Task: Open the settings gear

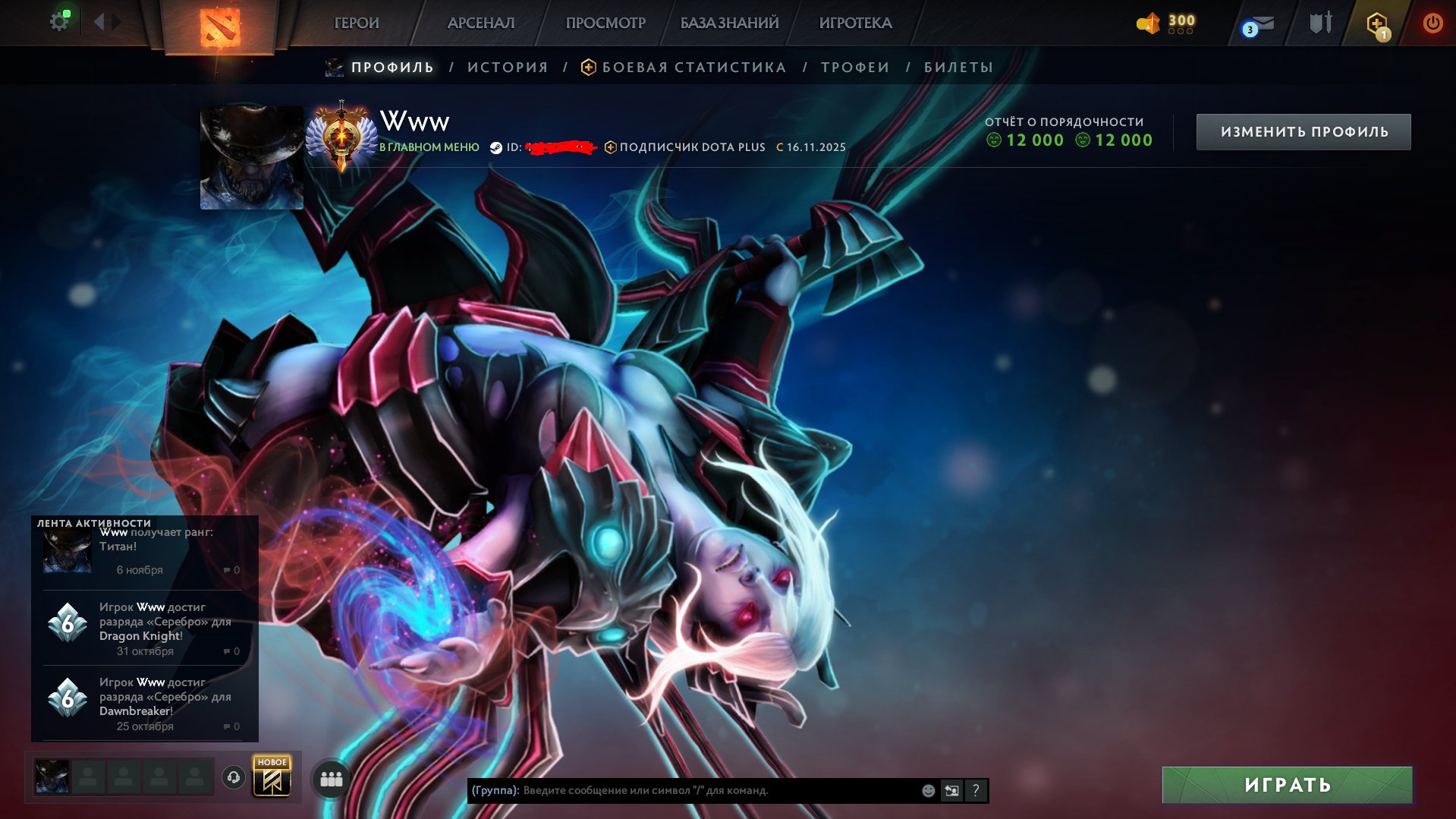Action: tap(60, 20)
